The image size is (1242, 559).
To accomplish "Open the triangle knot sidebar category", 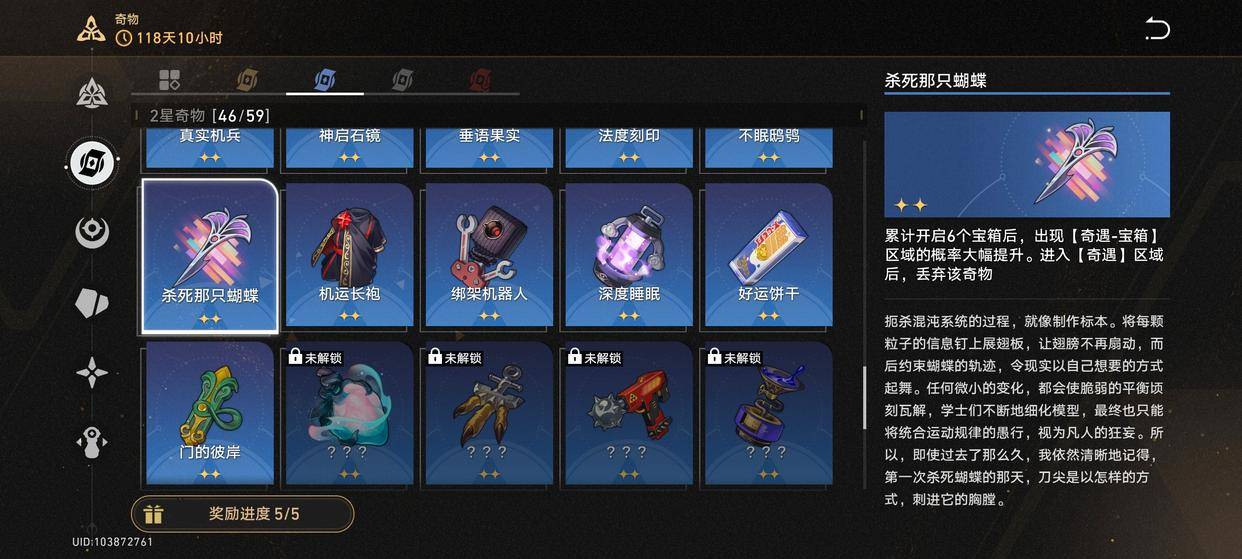I will tap(93, 93).
